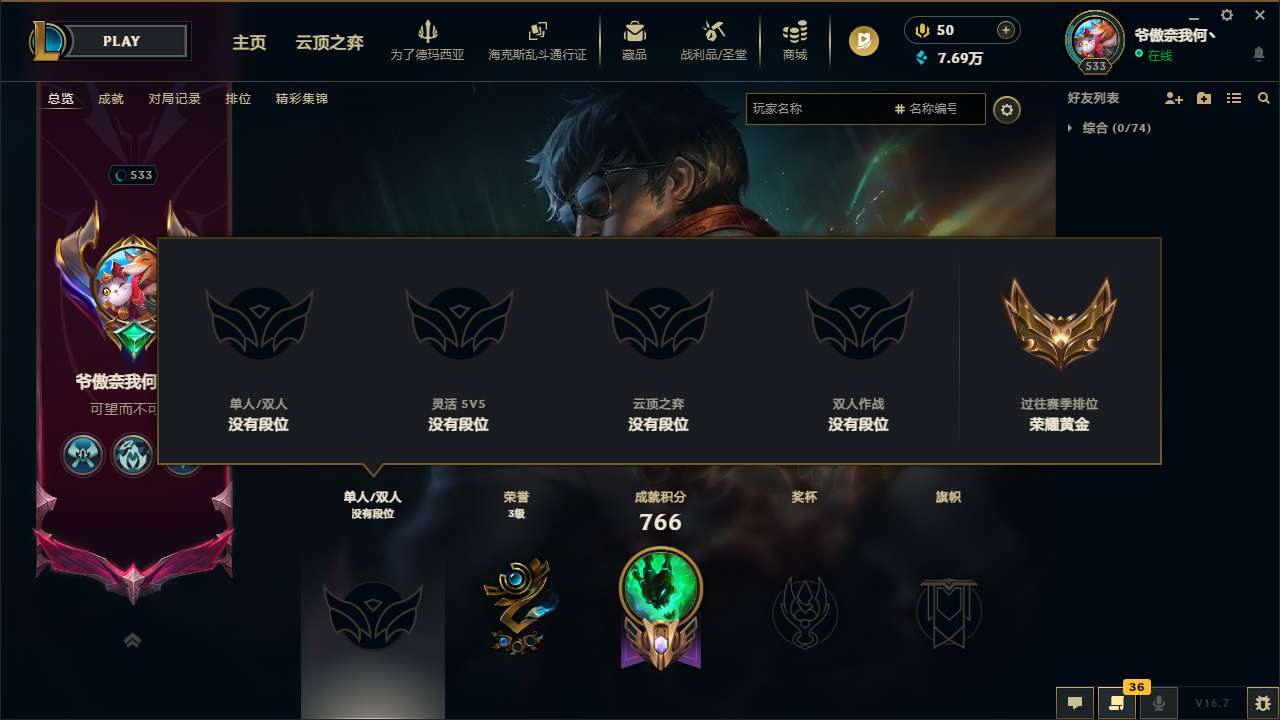Click the PLAY button
This screenshot has height=720, width=1280.
122,41
